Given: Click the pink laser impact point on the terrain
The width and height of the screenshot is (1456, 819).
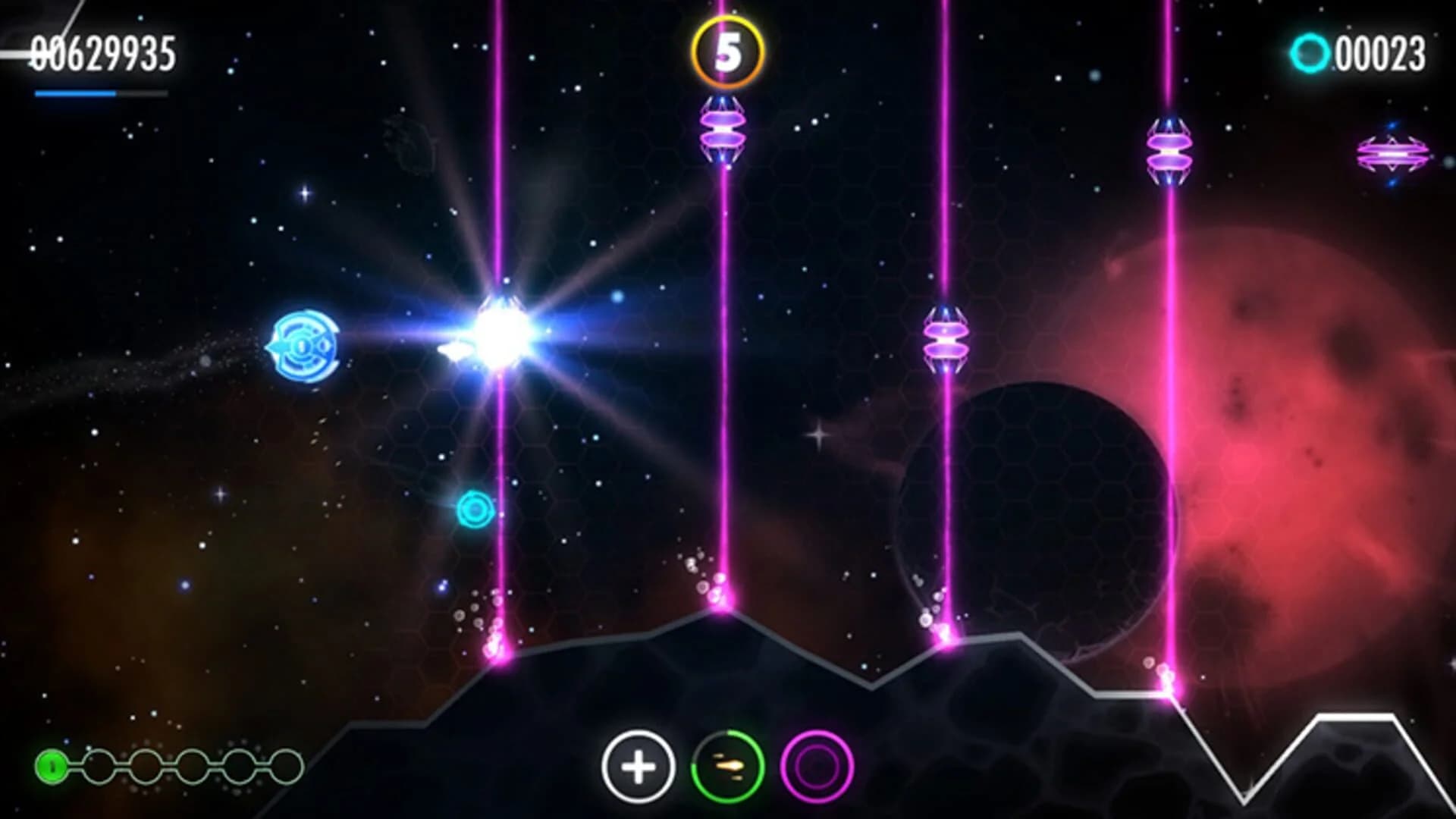Looking at the screenshot, I should pos(724,610).
